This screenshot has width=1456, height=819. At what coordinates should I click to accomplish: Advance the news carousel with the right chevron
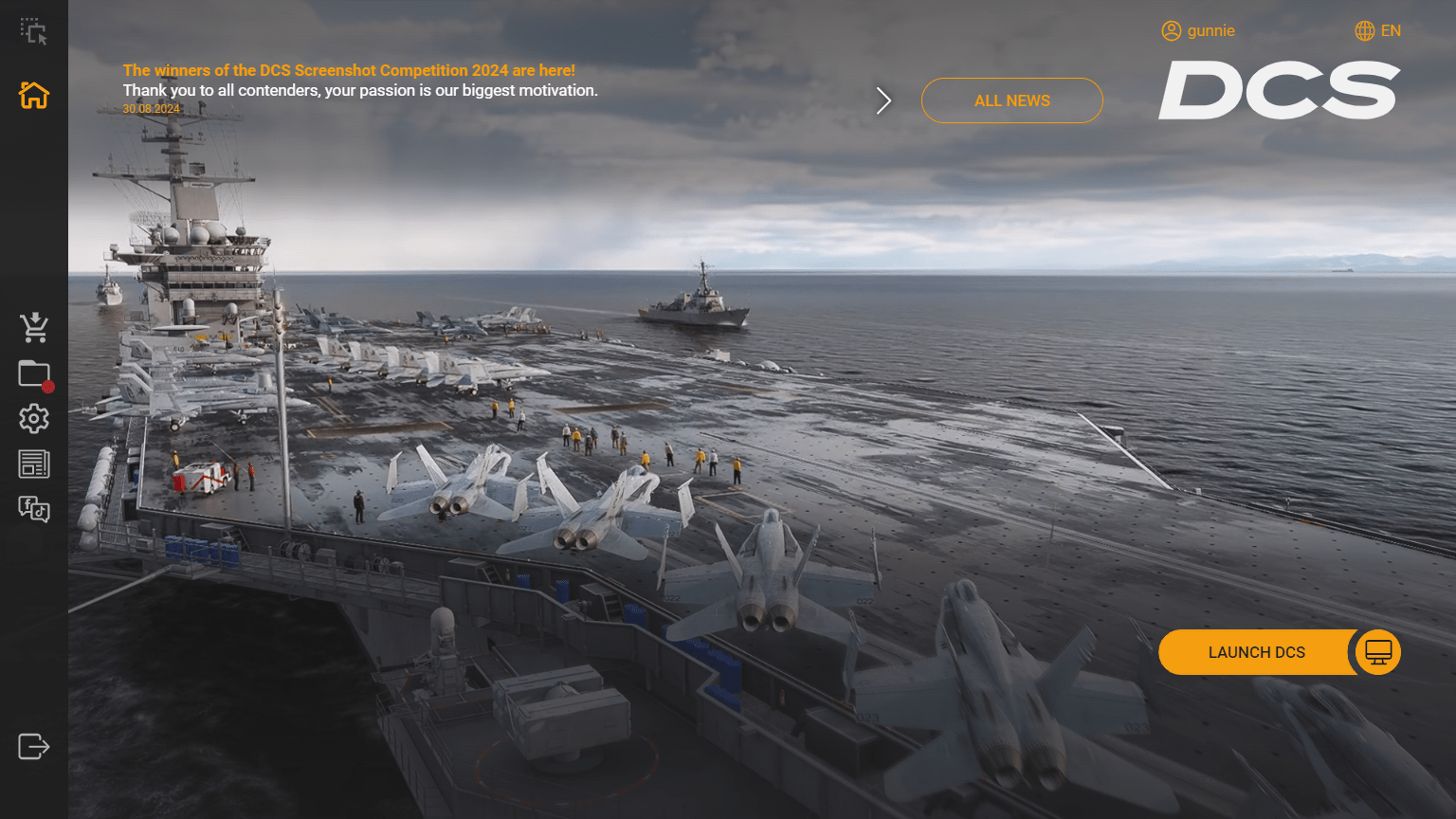pos(884,100)
